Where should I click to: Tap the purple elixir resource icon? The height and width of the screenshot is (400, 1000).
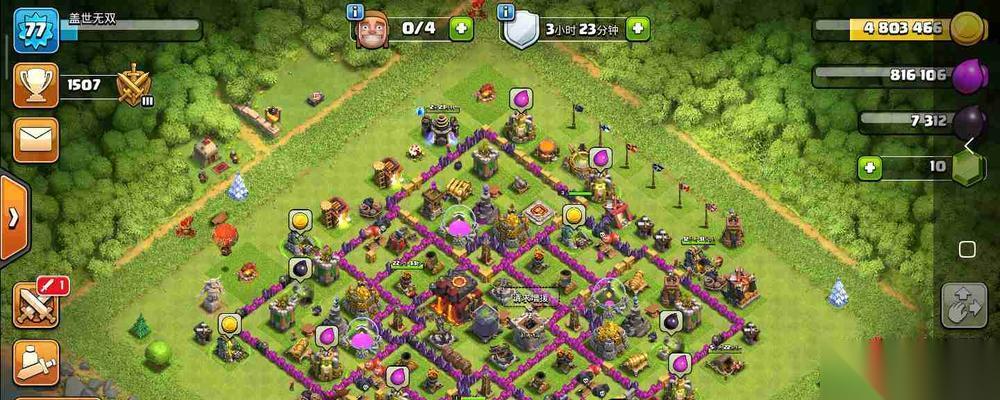pos(968,76)
